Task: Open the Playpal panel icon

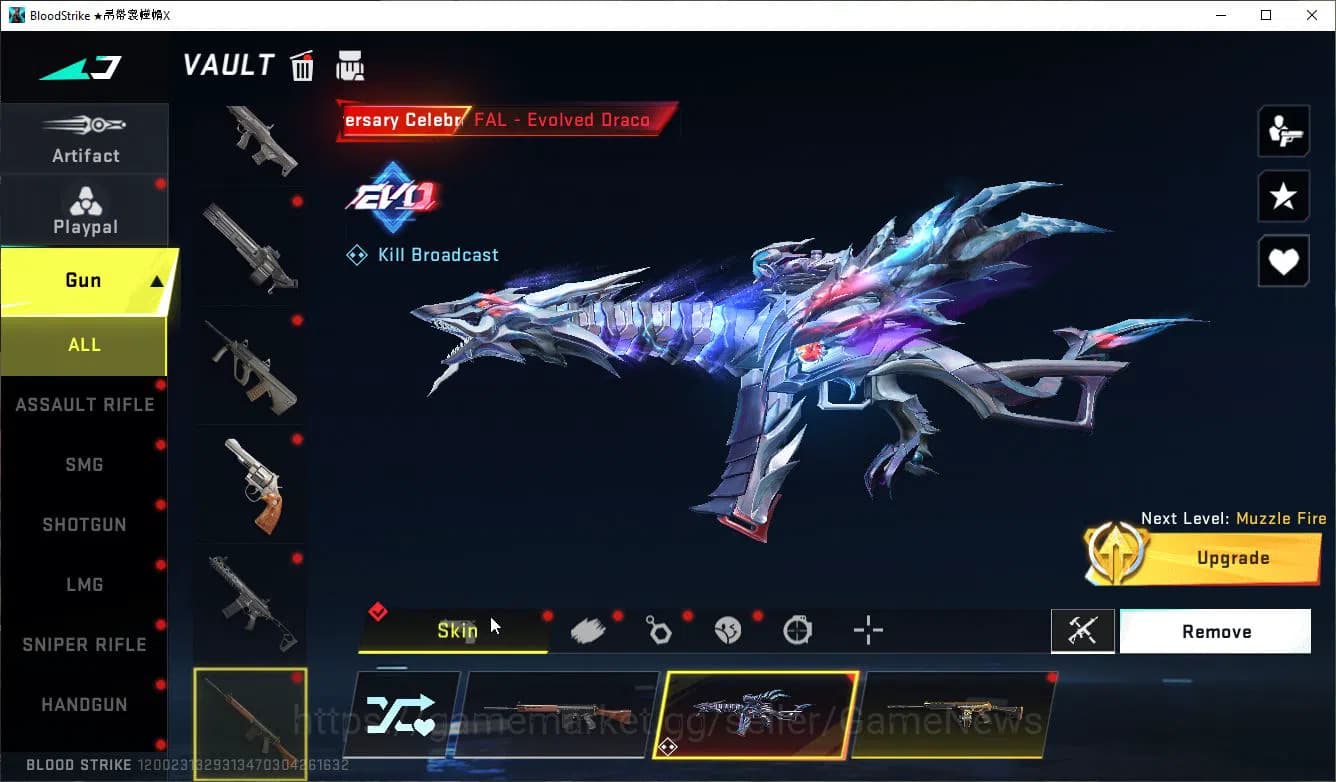Action: tap(85, 205)
